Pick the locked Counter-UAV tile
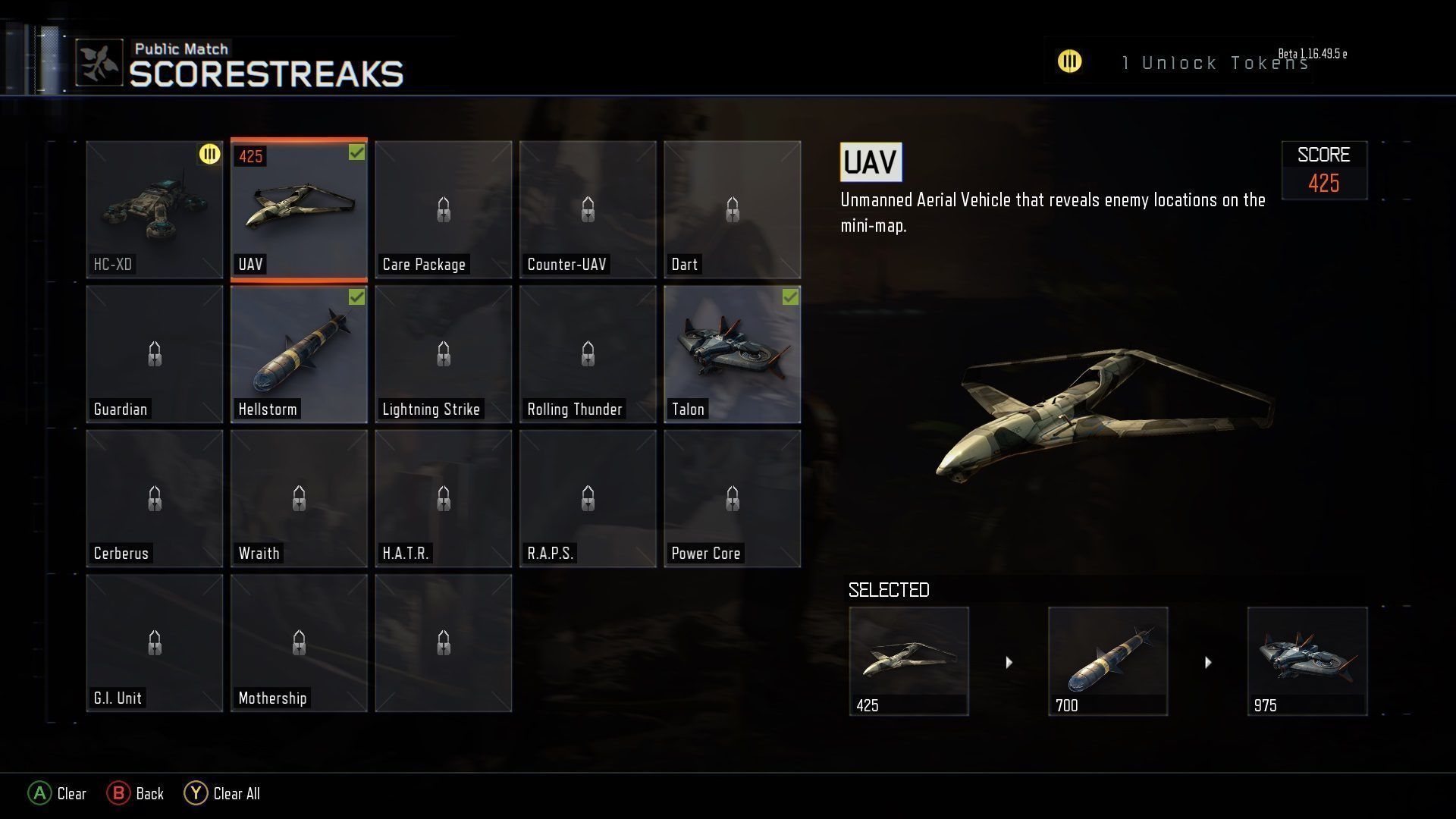Viewport: 1456px width, 819px height. point(588,209)
